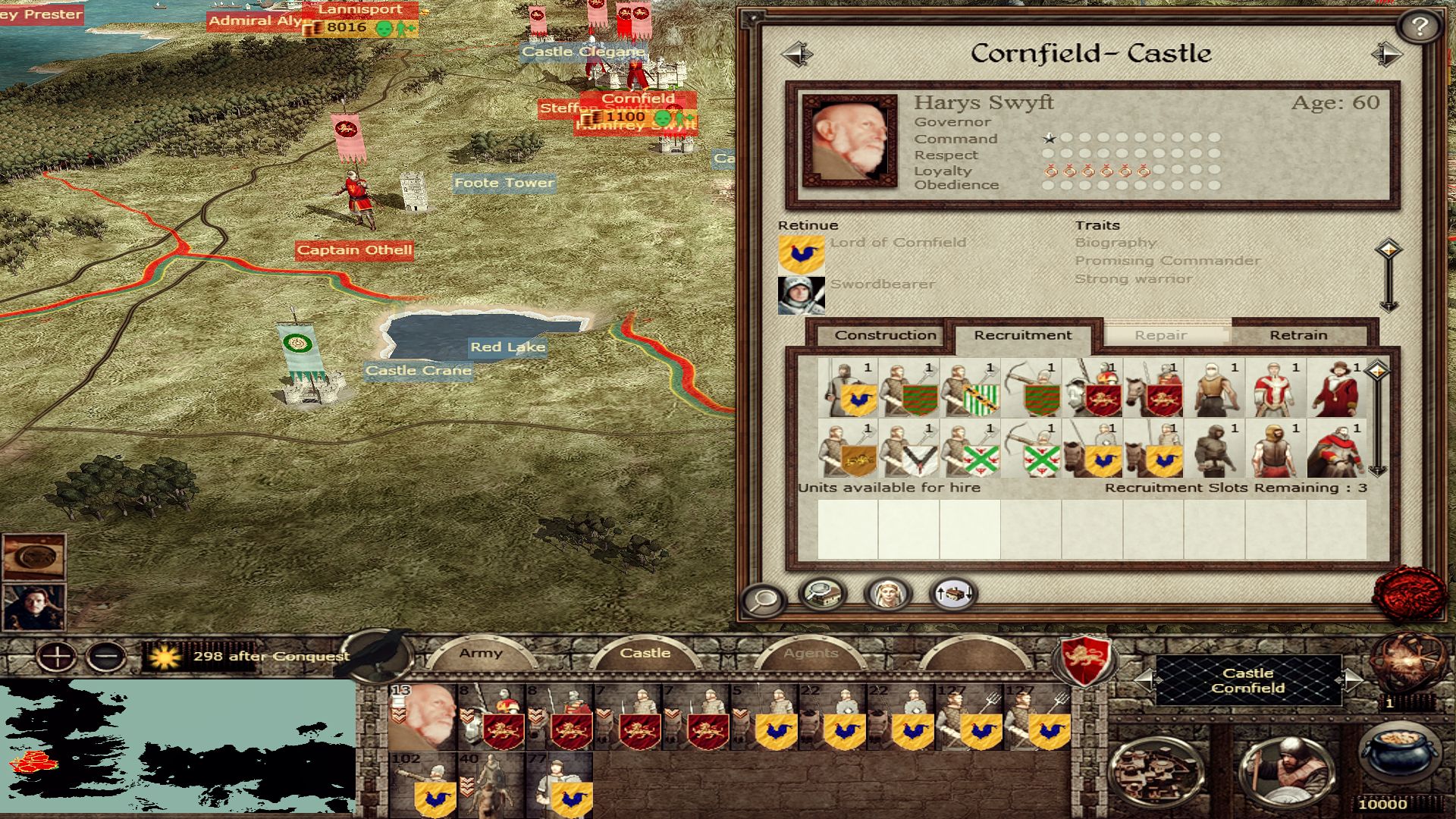Viewport: 1456px width, 819px height.
Task: Select the Lord of Cornfield retinue icon
Action: [x=801, y=254]
